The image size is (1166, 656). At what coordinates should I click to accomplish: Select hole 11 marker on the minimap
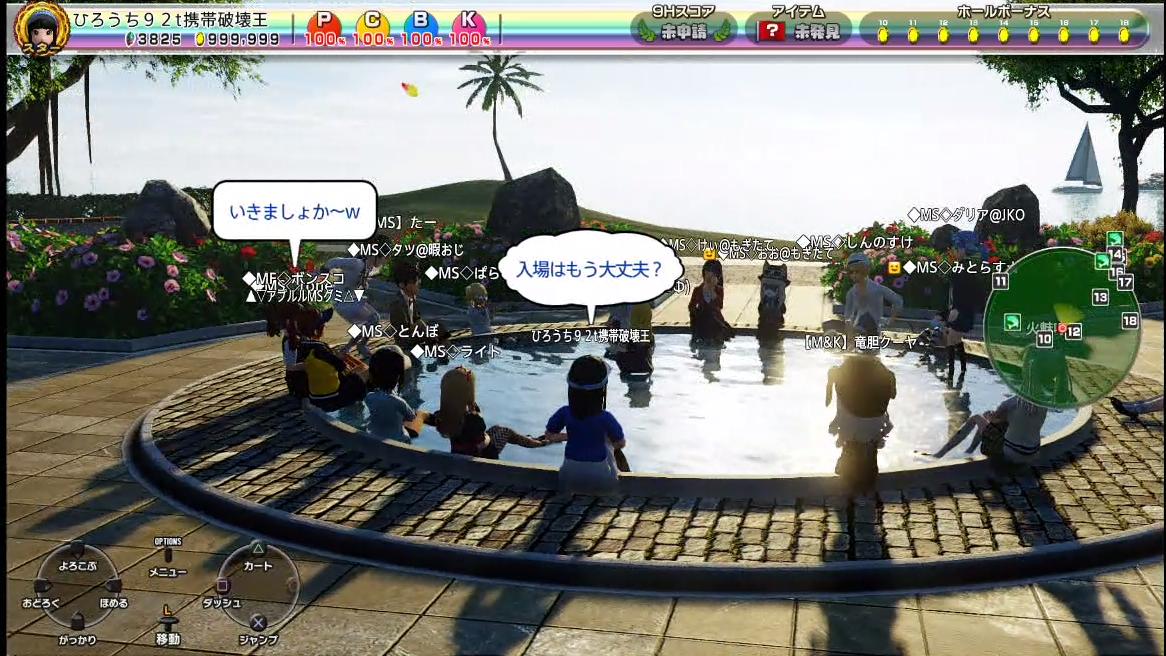coord(1000,282)
